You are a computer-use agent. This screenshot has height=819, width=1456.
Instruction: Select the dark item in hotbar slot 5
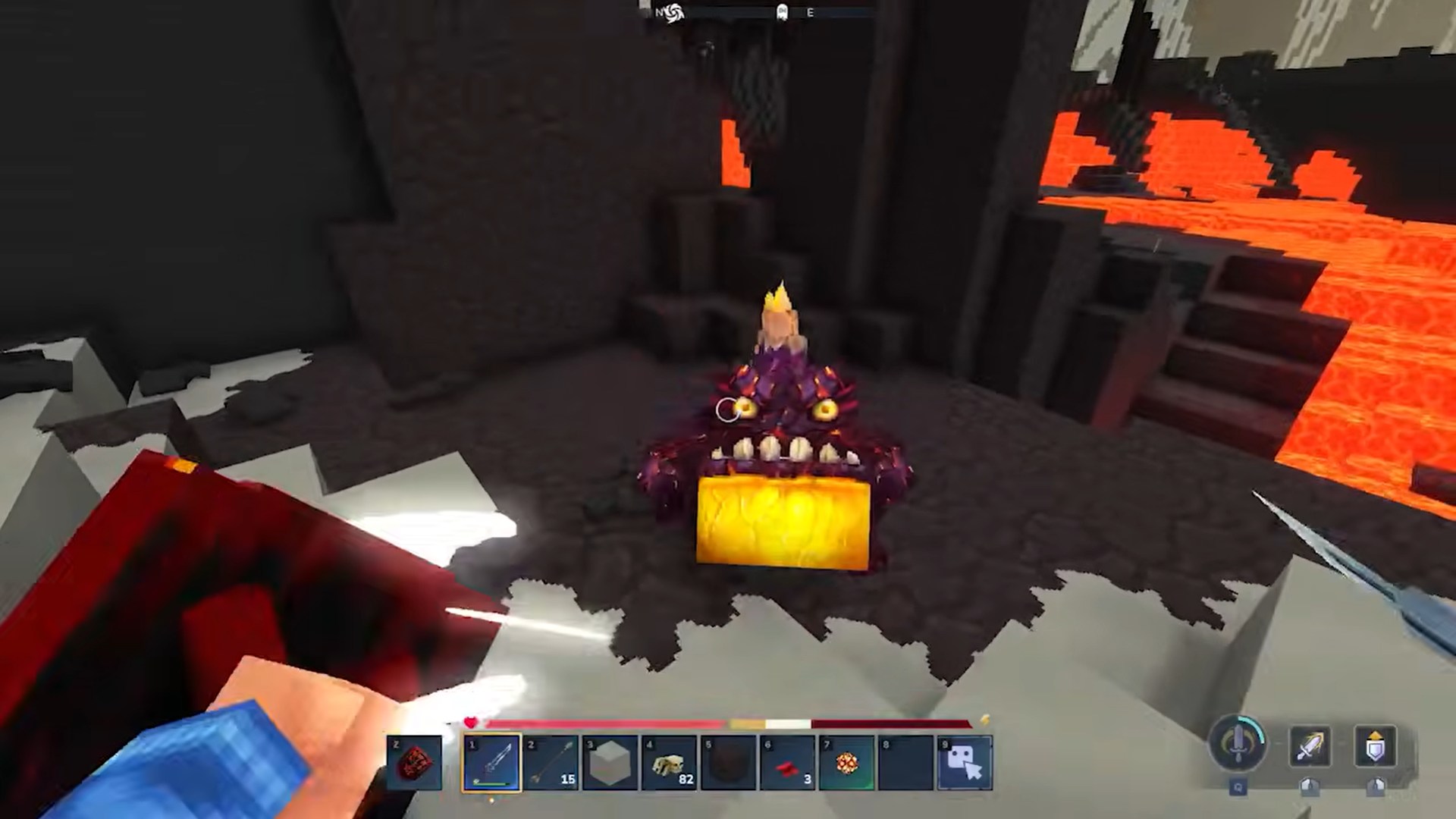pyautogui.click(x=728, y=762)
